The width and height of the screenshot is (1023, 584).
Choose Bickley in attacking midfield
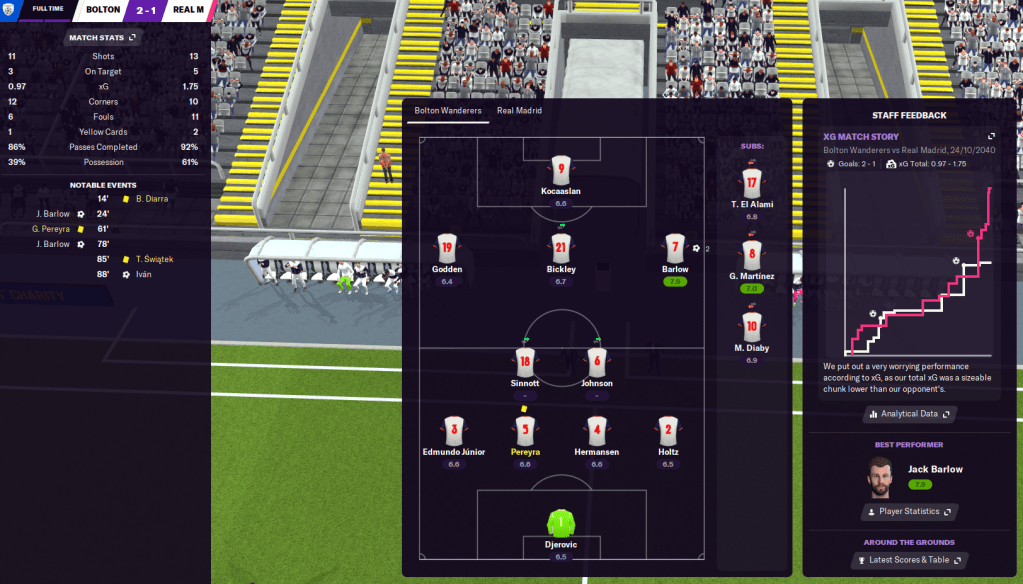(560, 249)
